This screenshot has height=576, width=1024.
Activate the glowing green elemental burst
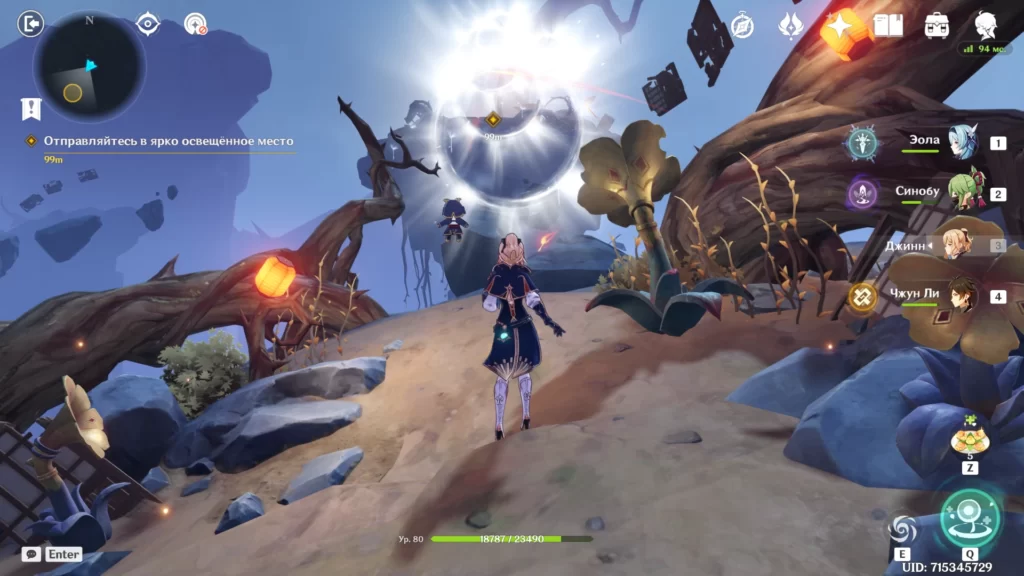(969, 516)
